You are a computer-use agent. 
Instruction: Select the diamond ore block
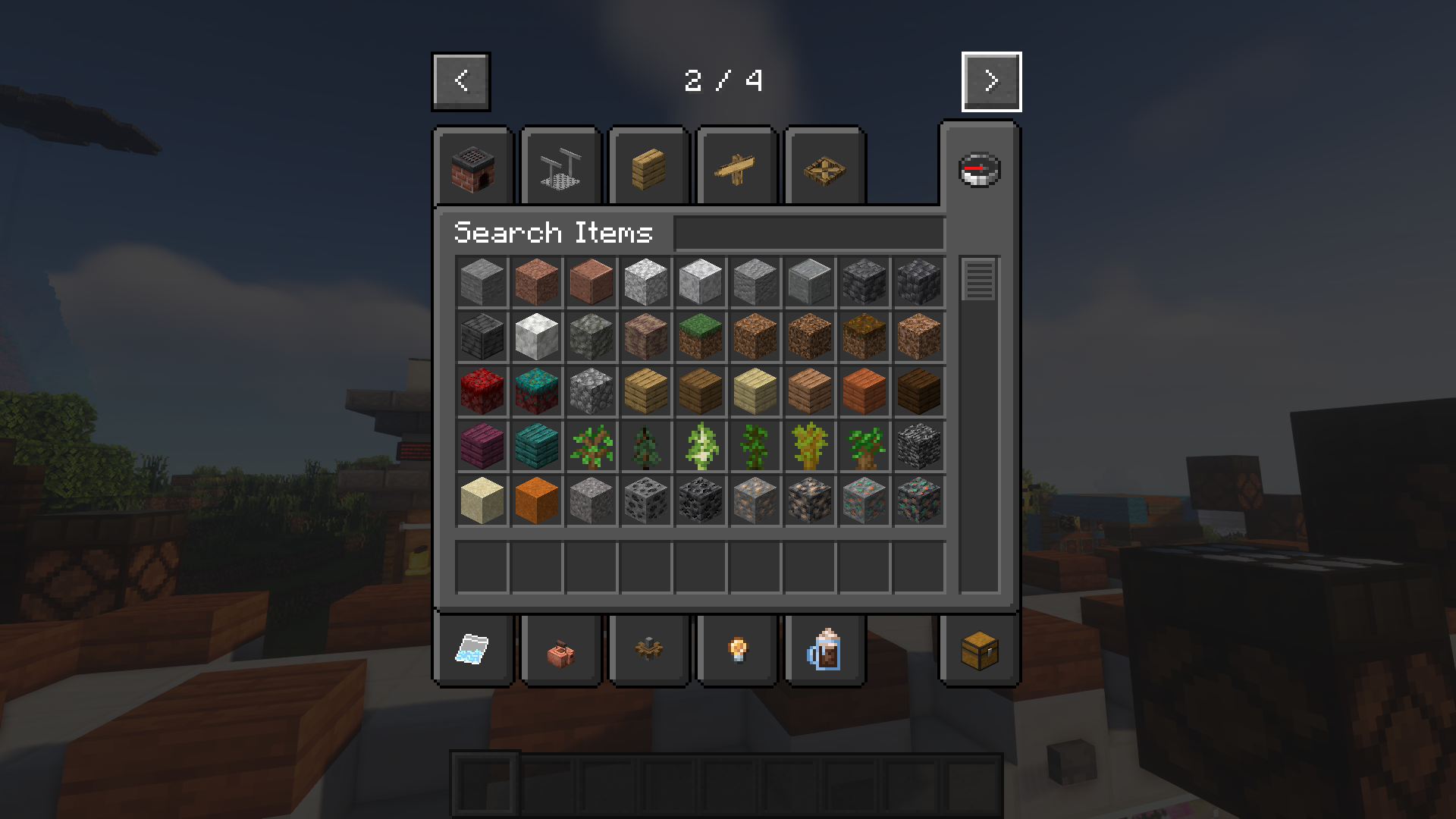pos(864,500)
